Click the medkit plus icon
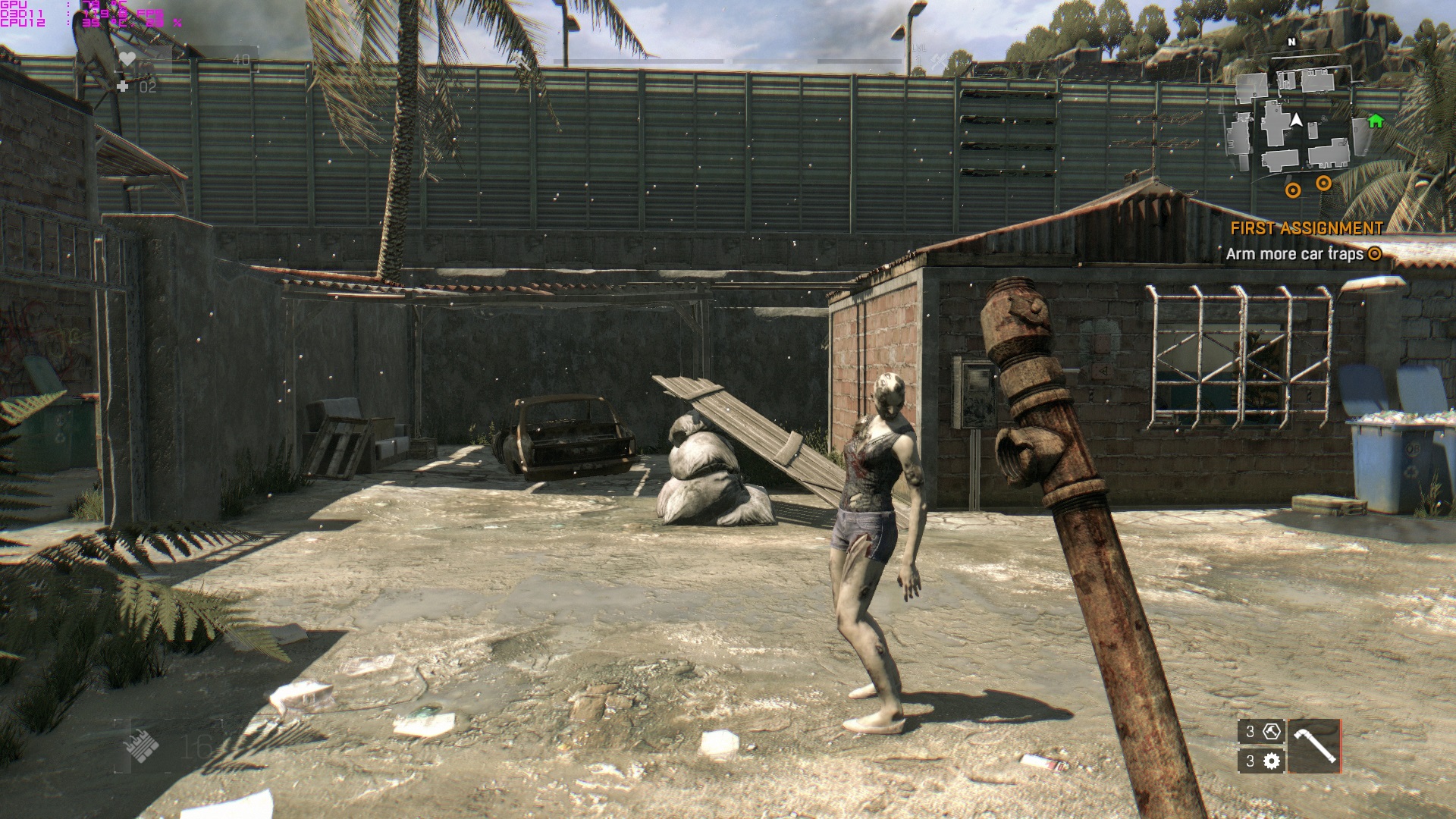 point(123,86)
